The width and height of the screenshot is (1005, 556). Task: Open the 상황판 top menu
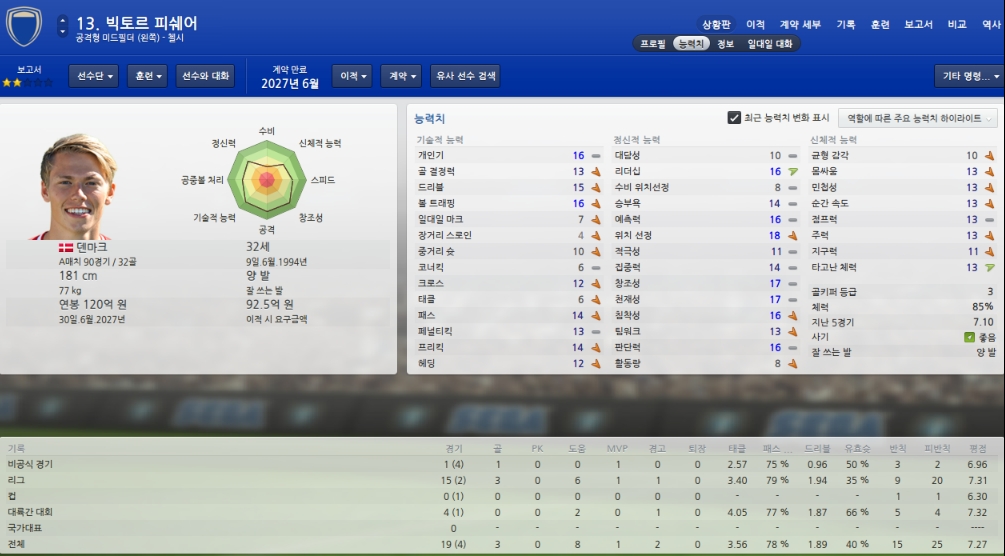coord(718,24)
